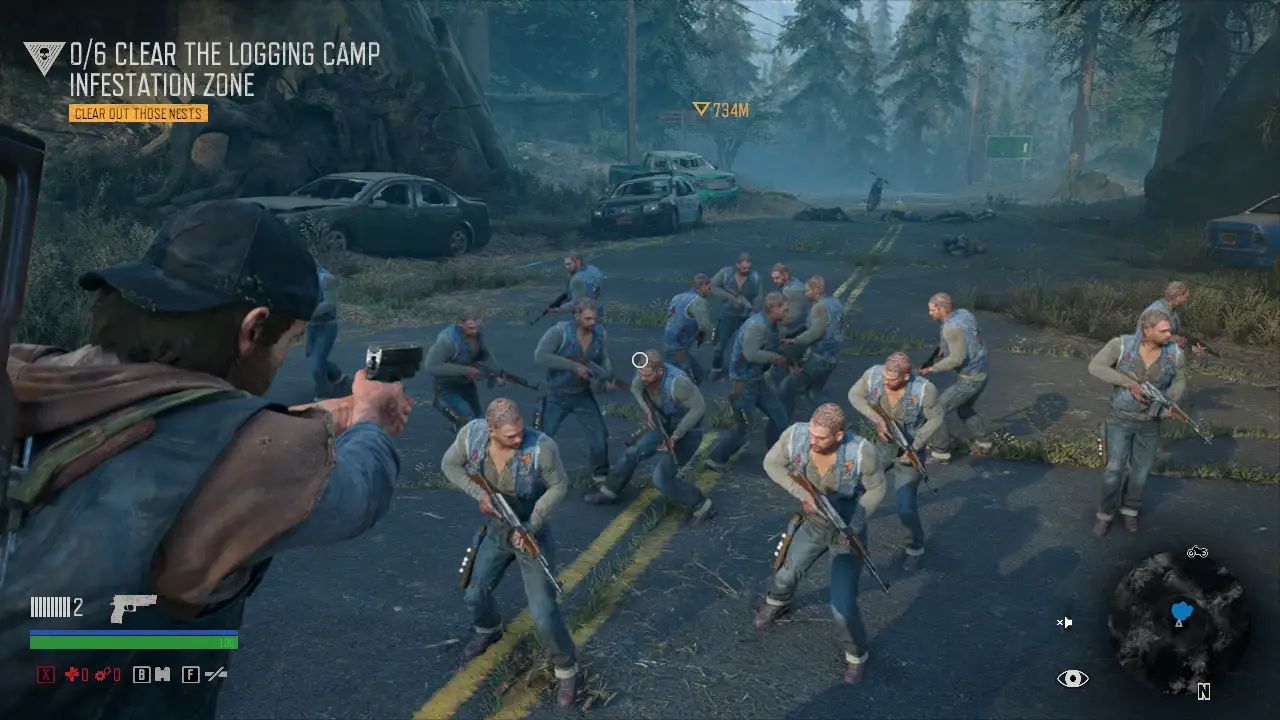Click the muted noise speaker icon
The width and height of the screenshot is (1280, 720).
tap(1065, 622)
